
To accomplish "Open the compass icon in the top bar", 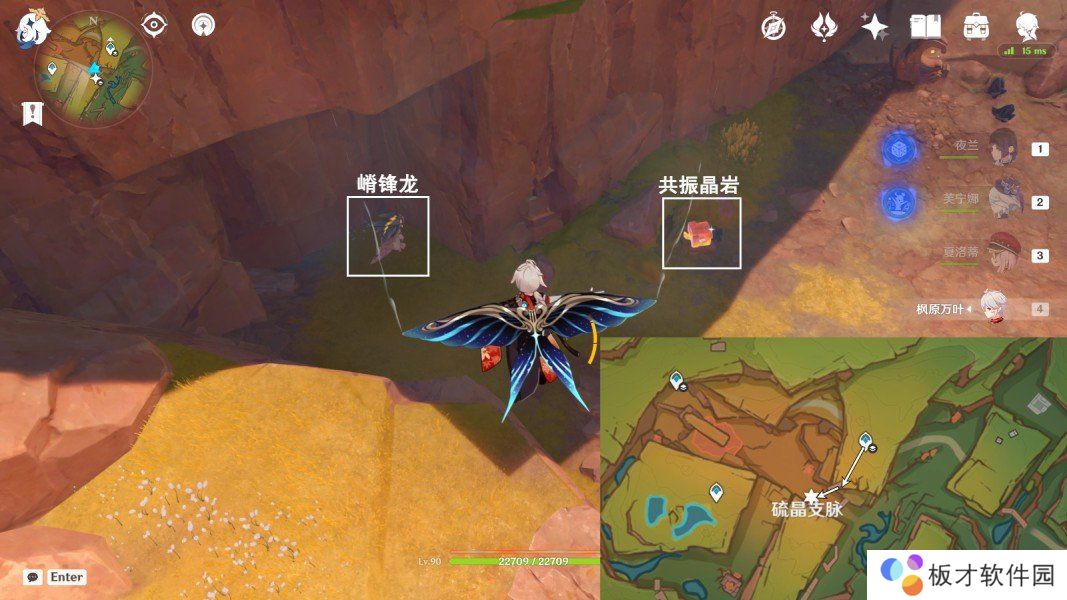I will coord(773,27).
